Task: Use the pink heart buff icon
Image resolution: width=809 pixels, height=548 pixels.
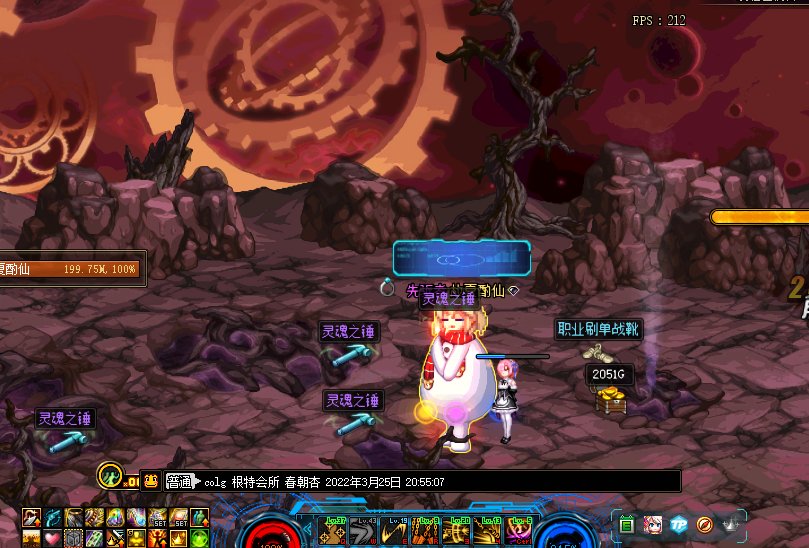Action: click(52, 538)
